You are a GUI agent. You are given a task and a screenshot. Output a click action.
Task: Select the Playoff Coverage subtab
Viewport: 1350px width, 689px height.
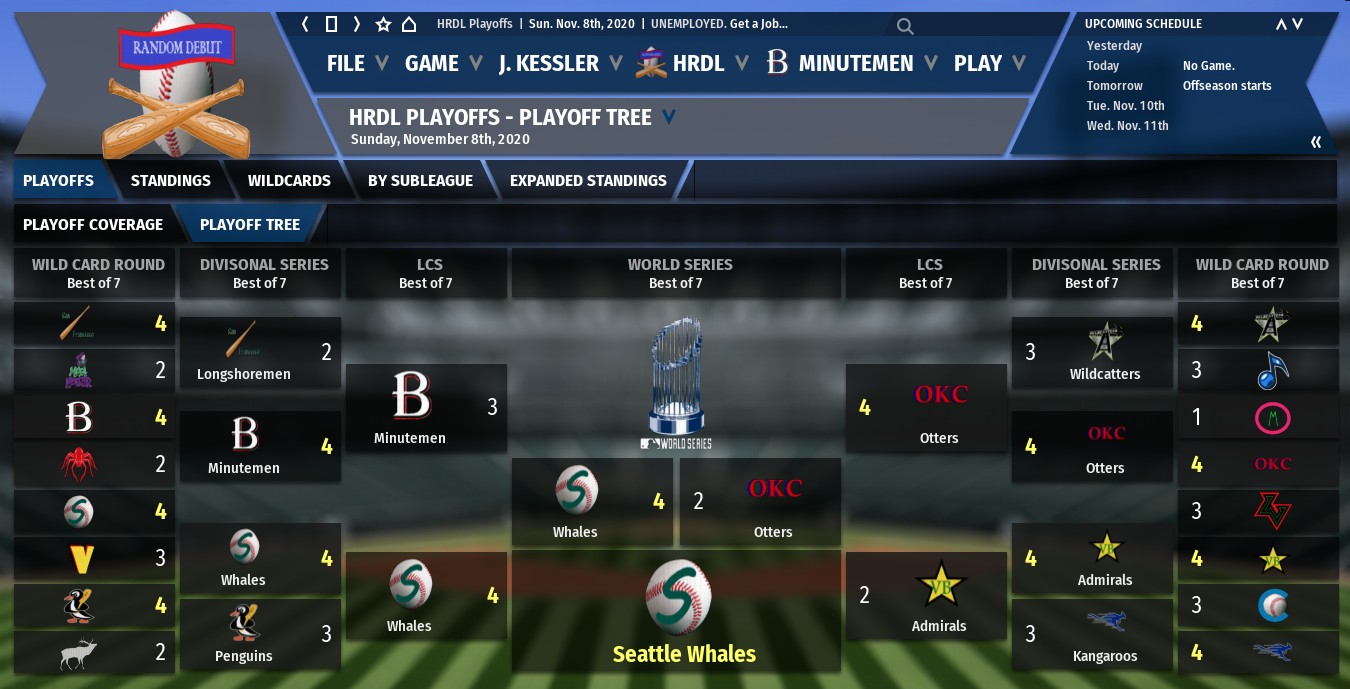point(93,225)
